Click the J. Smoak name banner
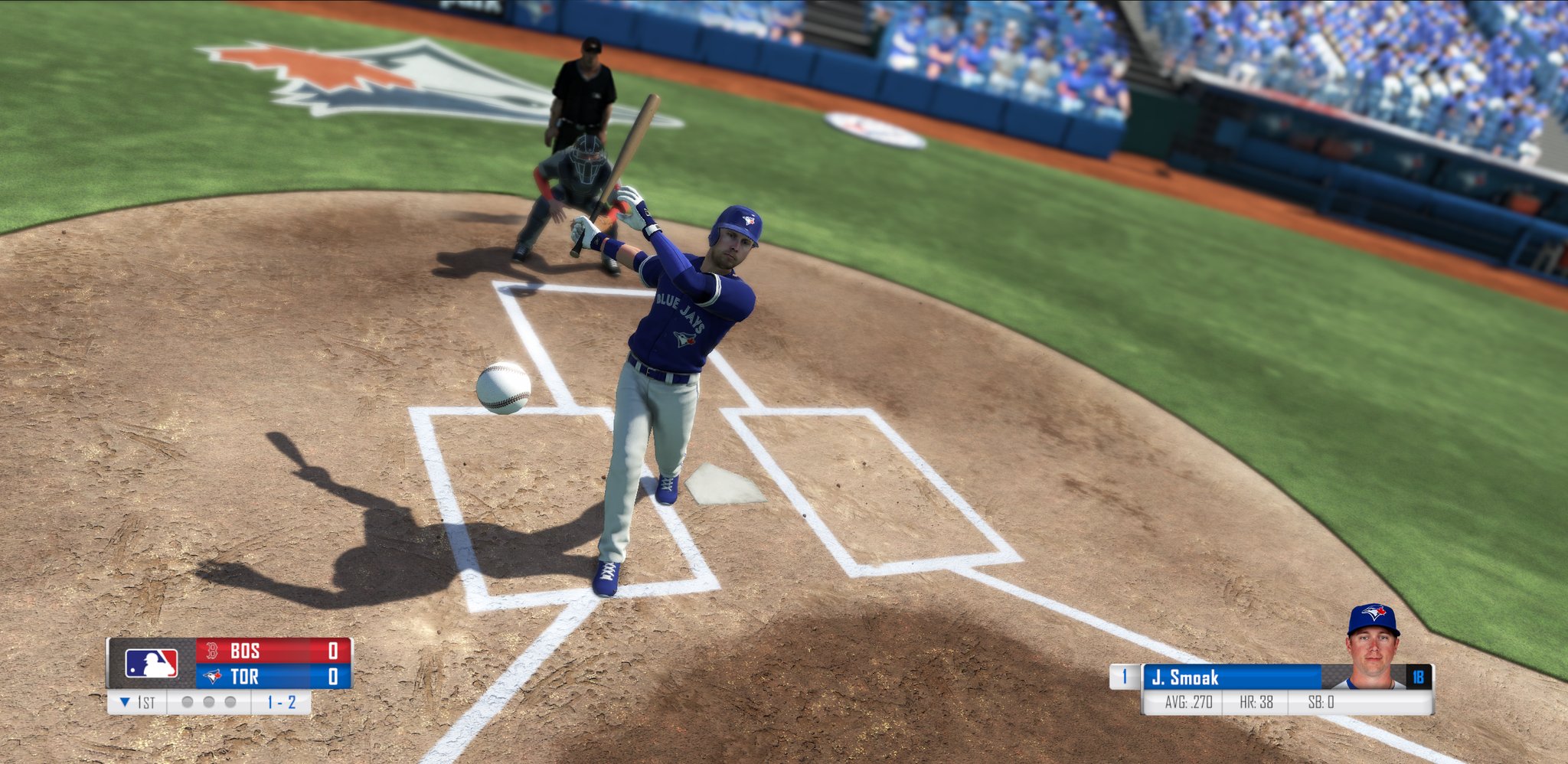1568x764 pixels. (x=1186, y=676)
